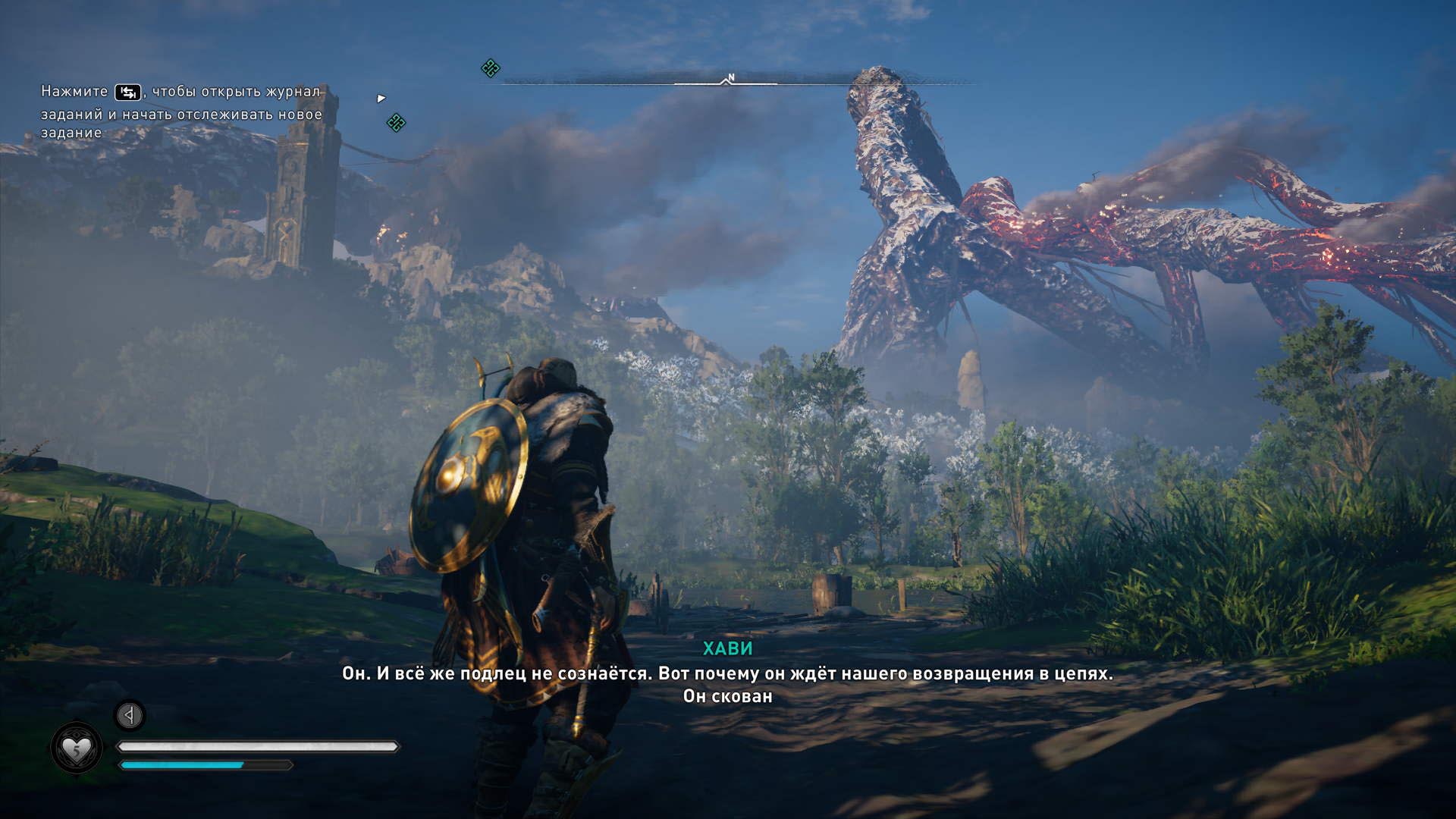The image size is (1456, 819).
Task: Select the green knot marker on the compass bar
Action: pyautogui.click(x=491, y=68)
